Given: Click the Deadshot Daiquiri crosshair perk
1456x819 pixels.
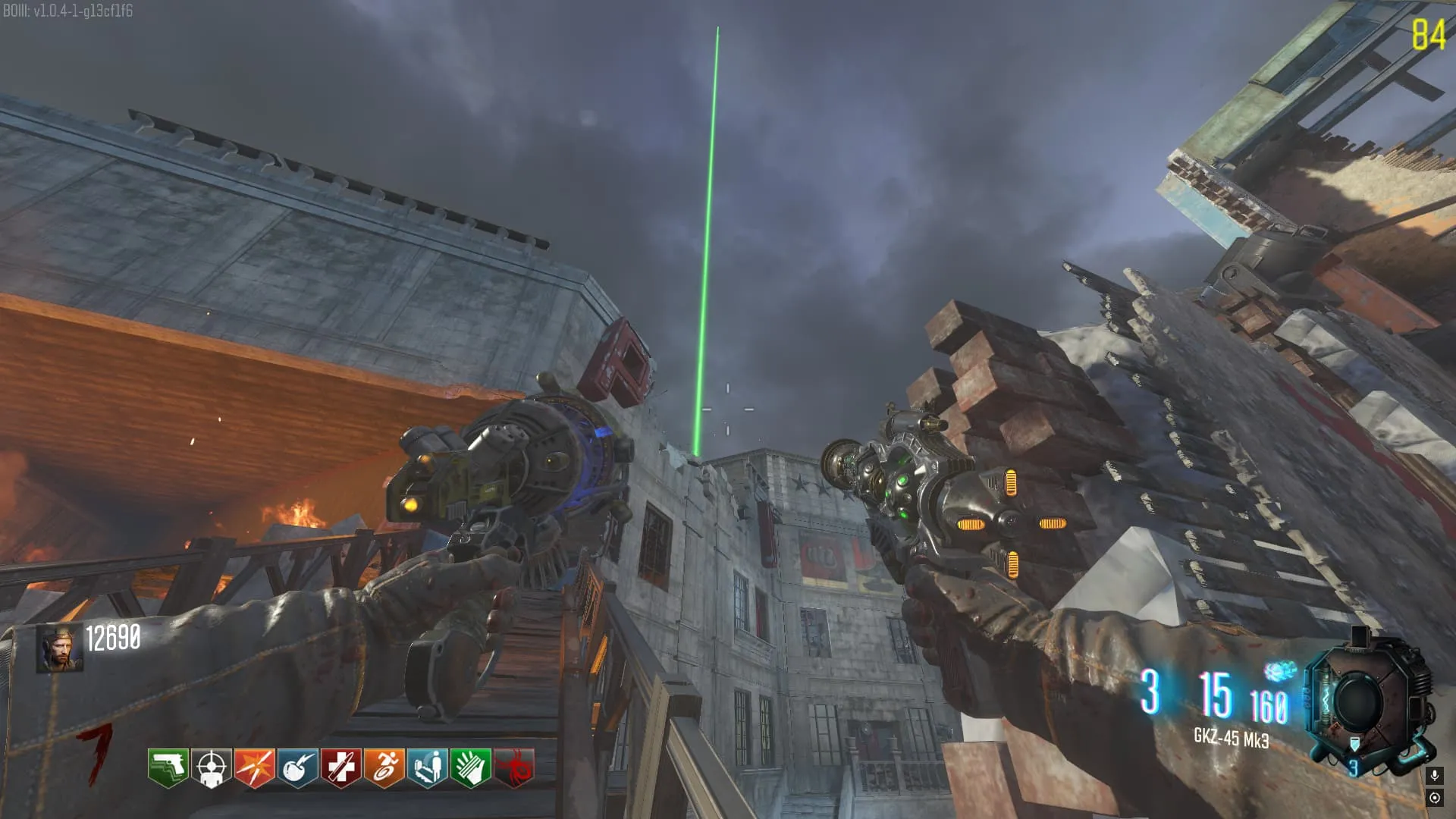Looking at the screenshot, I should pos(211,767).
